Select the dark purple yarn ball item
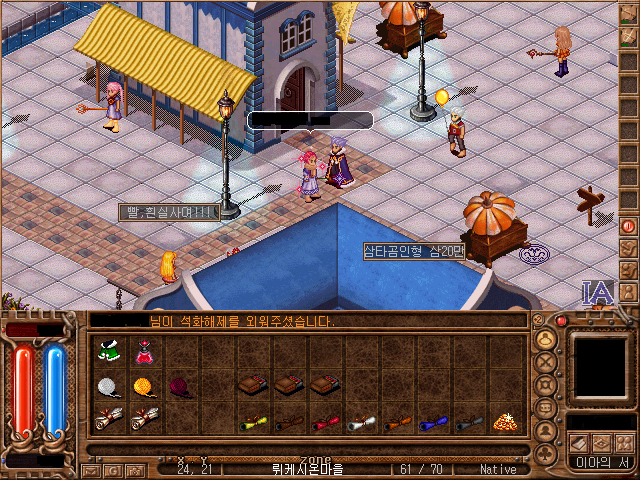The image size is (640, 480). click(x=180, y=386)
